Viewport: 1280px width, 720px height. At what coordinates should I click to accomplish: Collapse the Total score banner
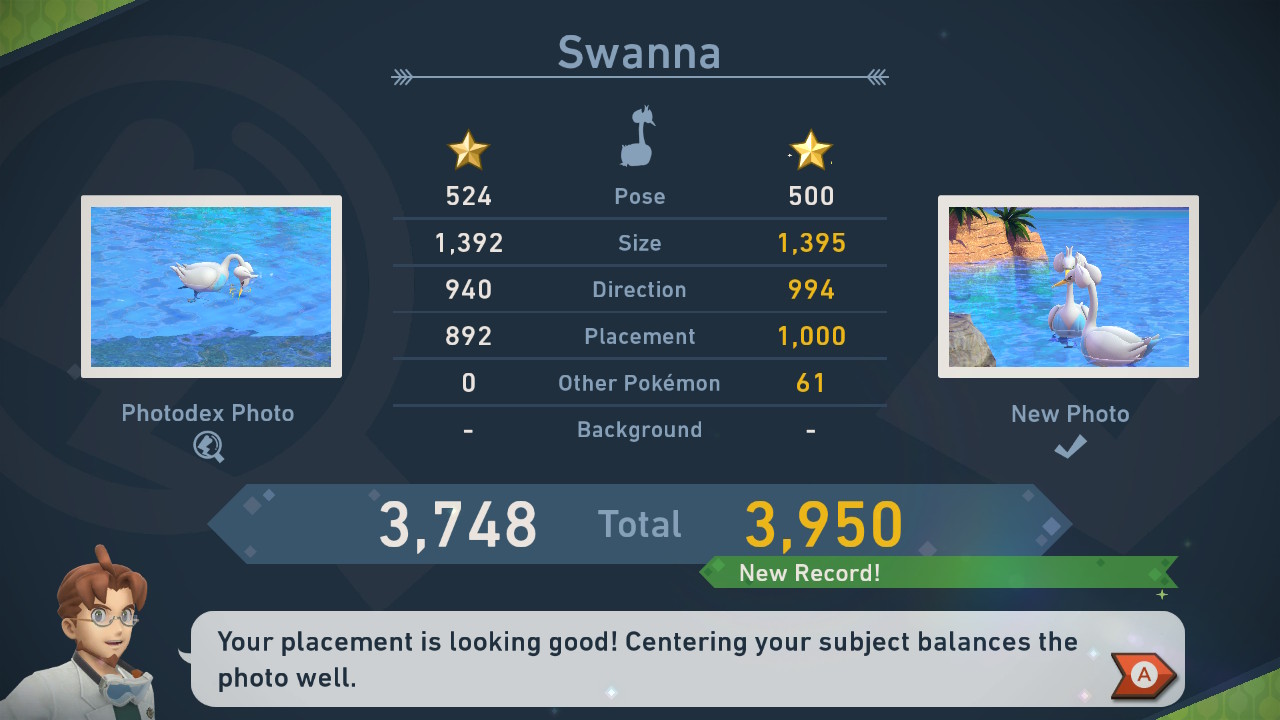click(639, 523)
